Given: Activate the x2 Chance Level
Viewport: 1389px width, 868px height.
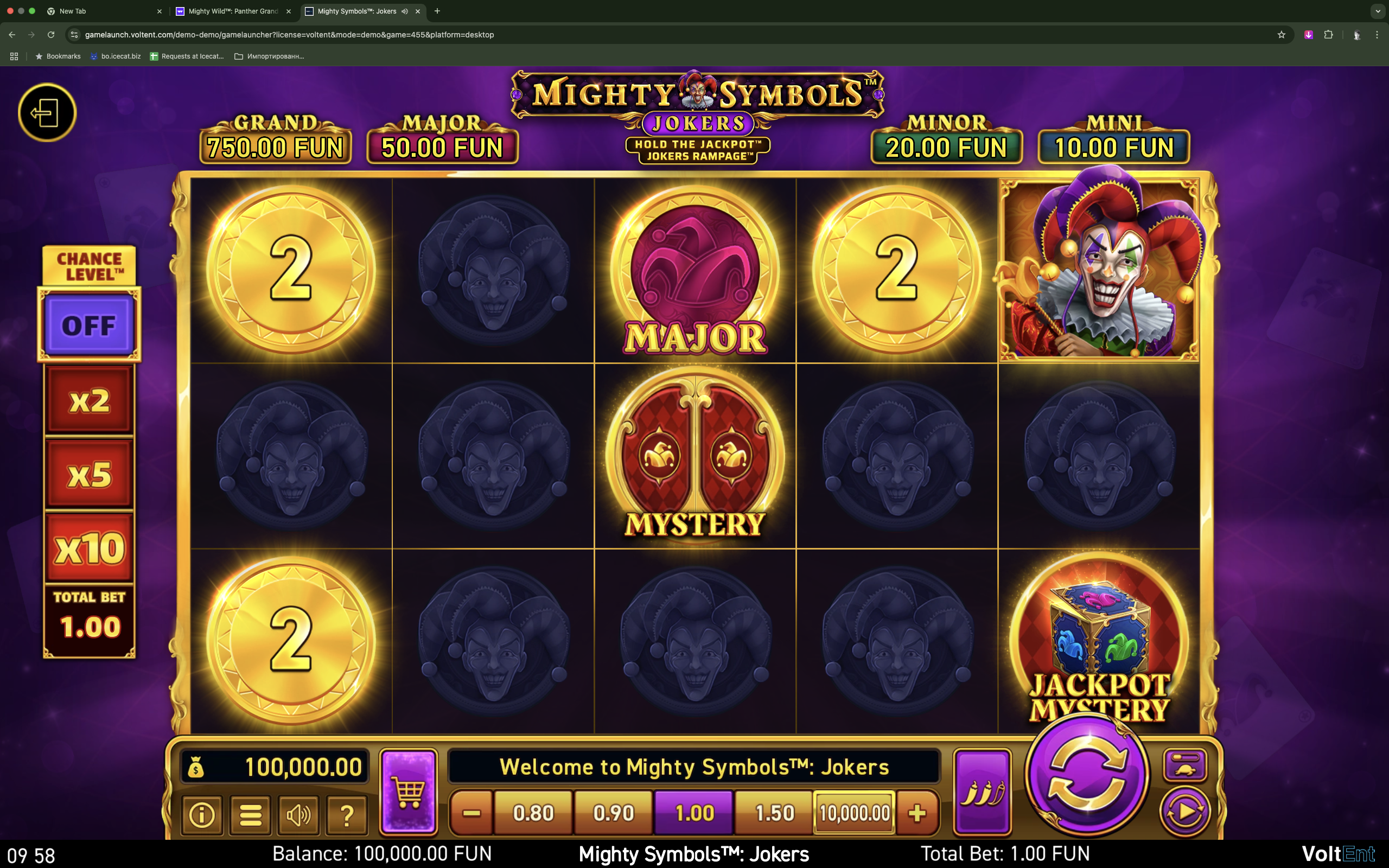Looking at the screenshot, I should [89, 400].
